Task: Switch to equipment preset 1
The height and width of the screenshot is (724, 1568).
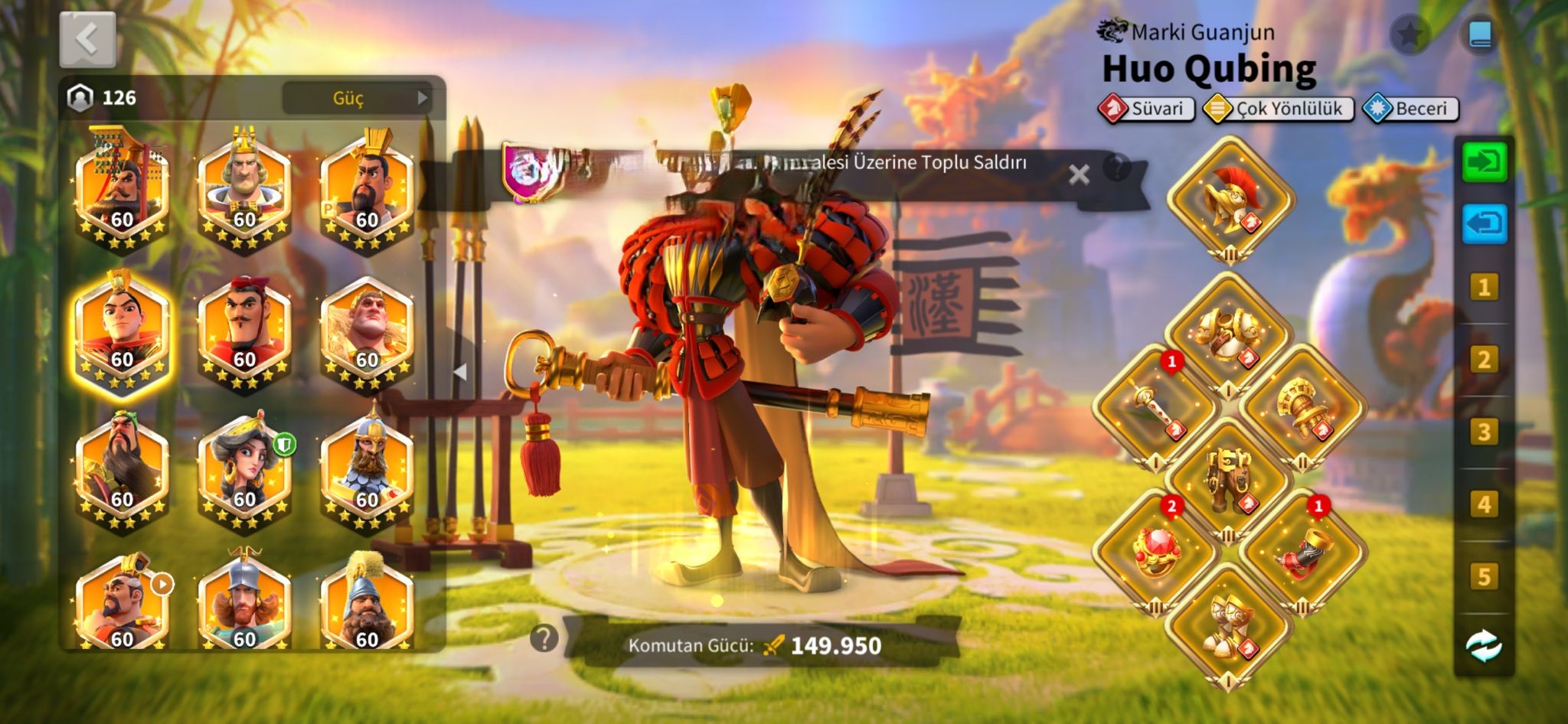Action: click(1483, 288)
